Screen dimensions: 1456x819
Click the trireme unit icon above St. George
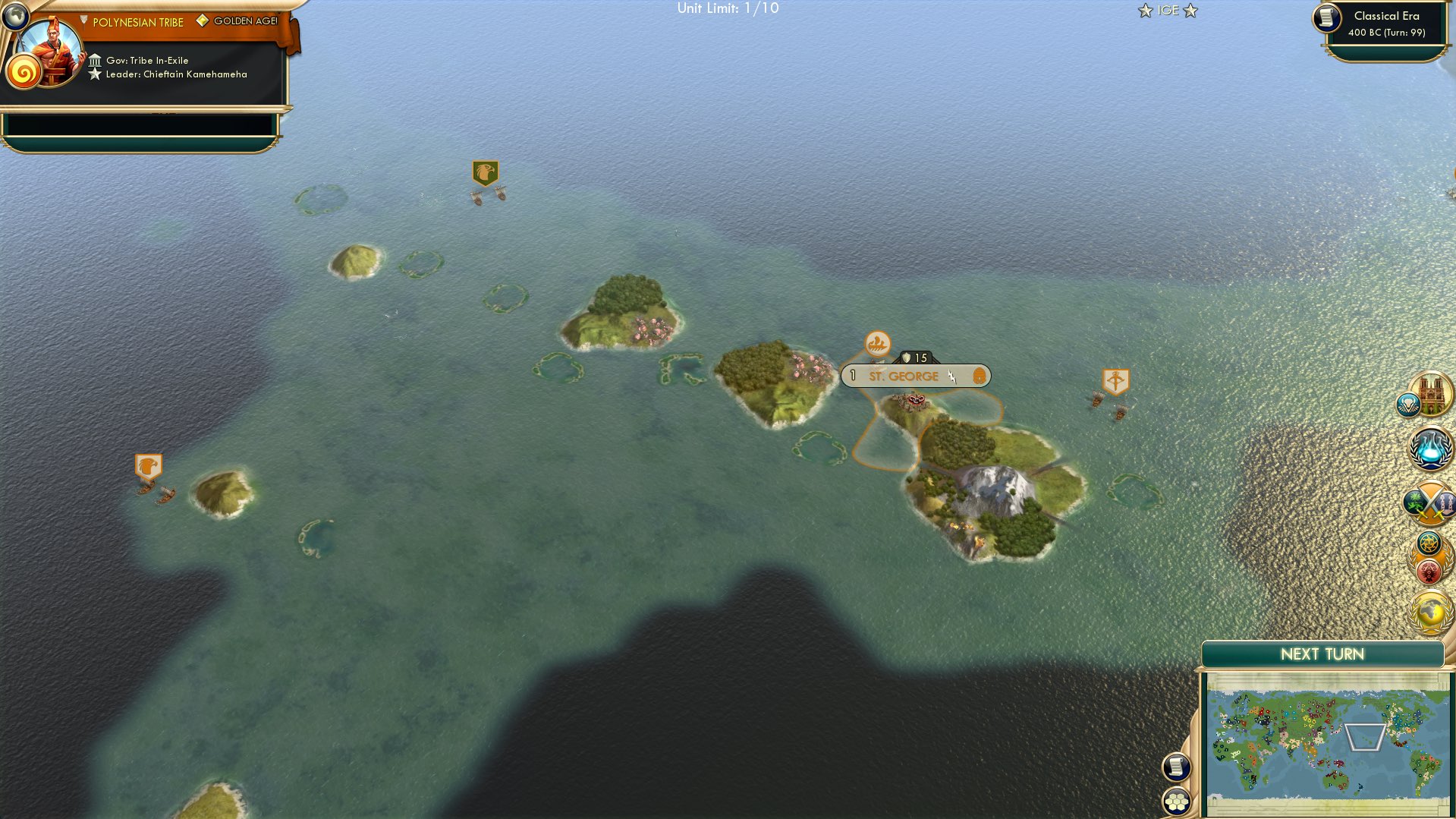(879, 343)
